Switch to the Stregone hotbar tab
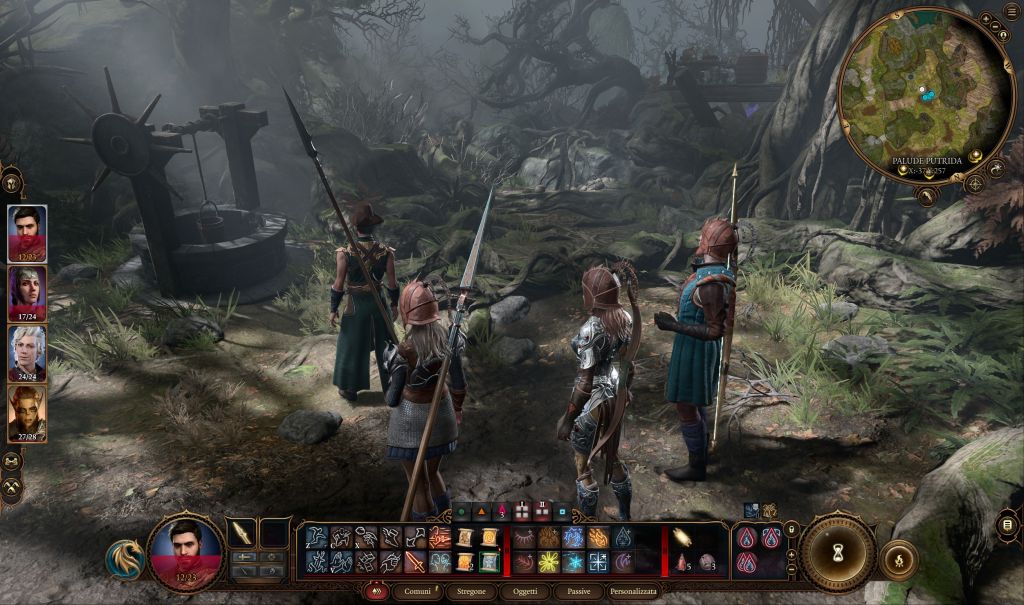1024x605 pixels. point(474,592)
